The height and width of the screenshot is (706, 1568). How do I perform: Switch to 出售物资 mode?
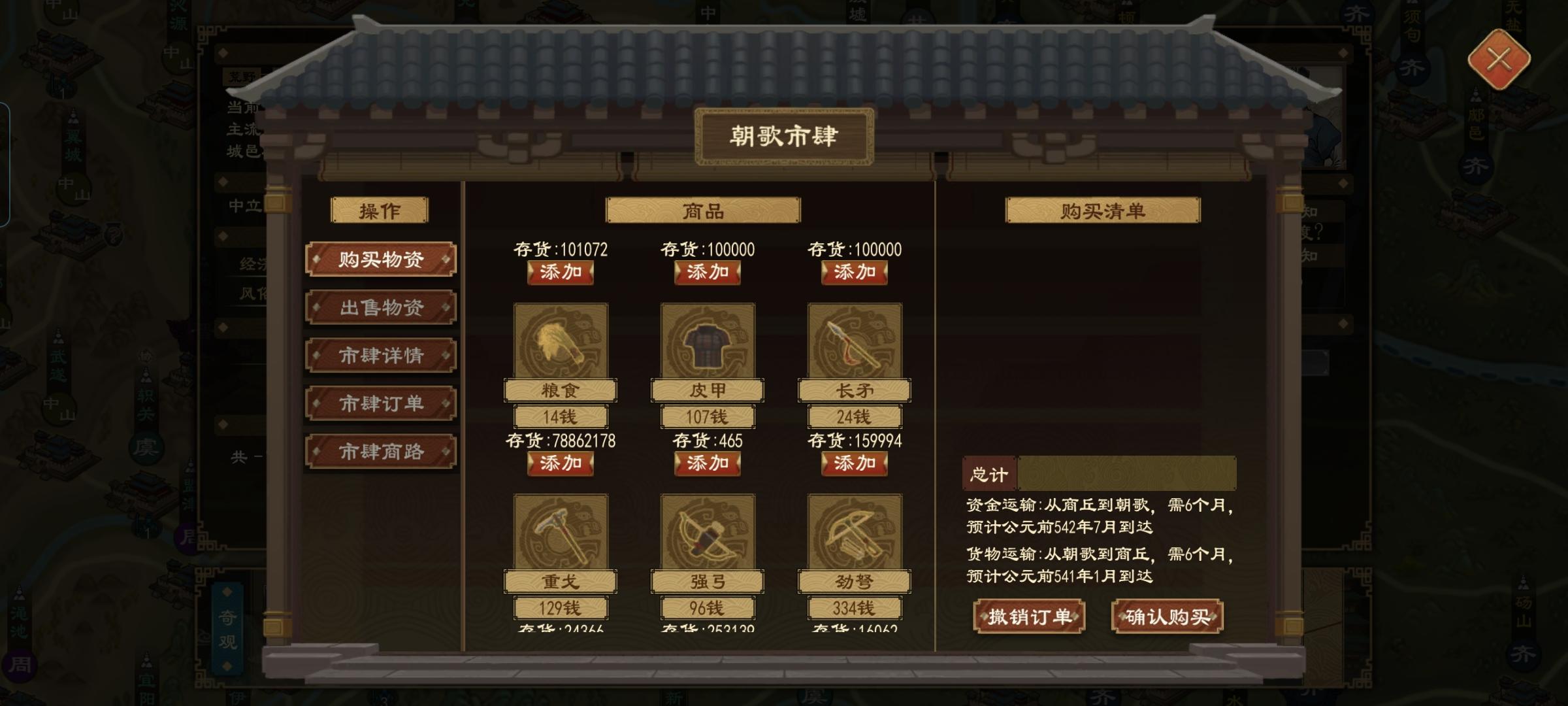pyautogui.click(x=381, y=307)
